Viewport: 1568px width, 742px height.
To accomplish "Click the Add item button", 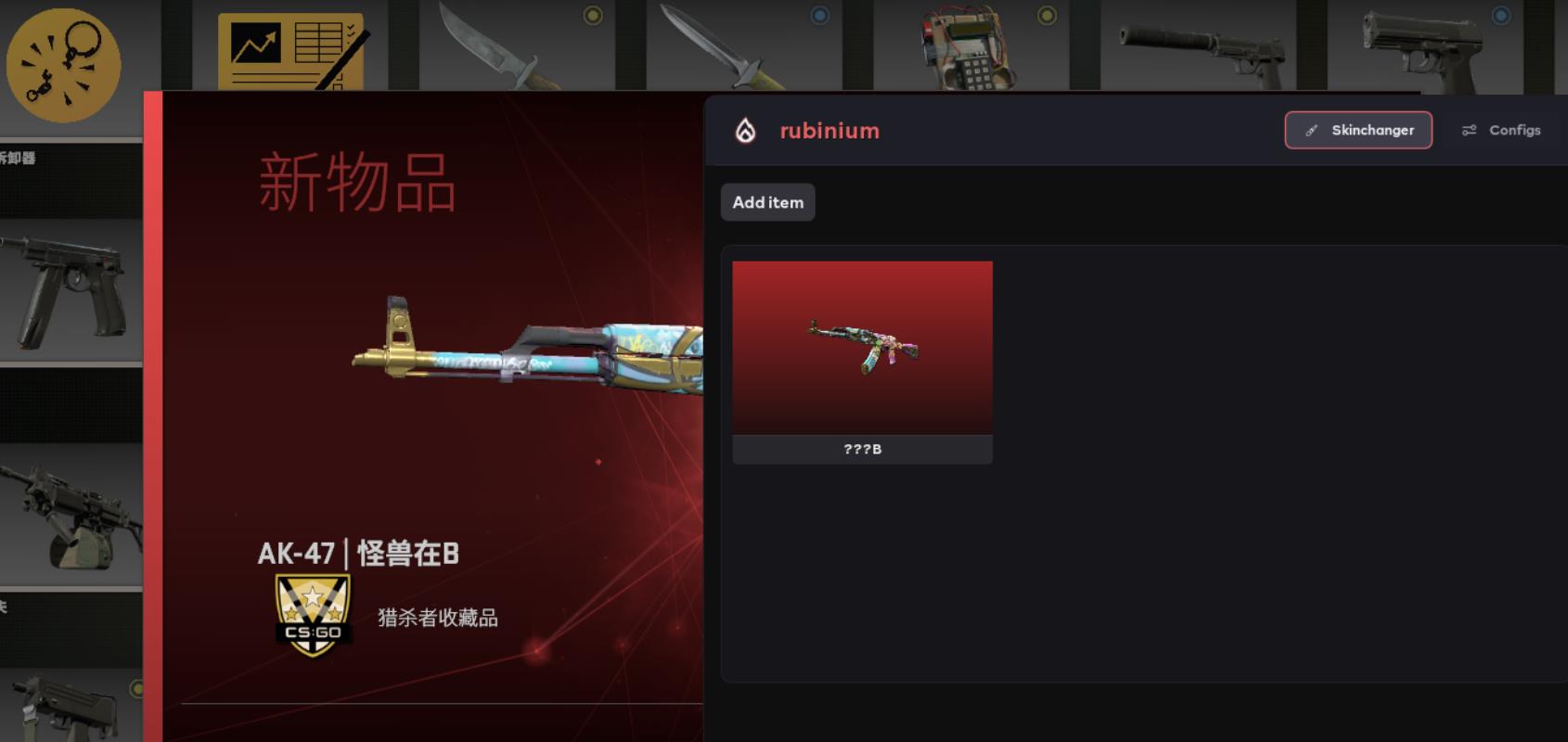I will [767, 202].
